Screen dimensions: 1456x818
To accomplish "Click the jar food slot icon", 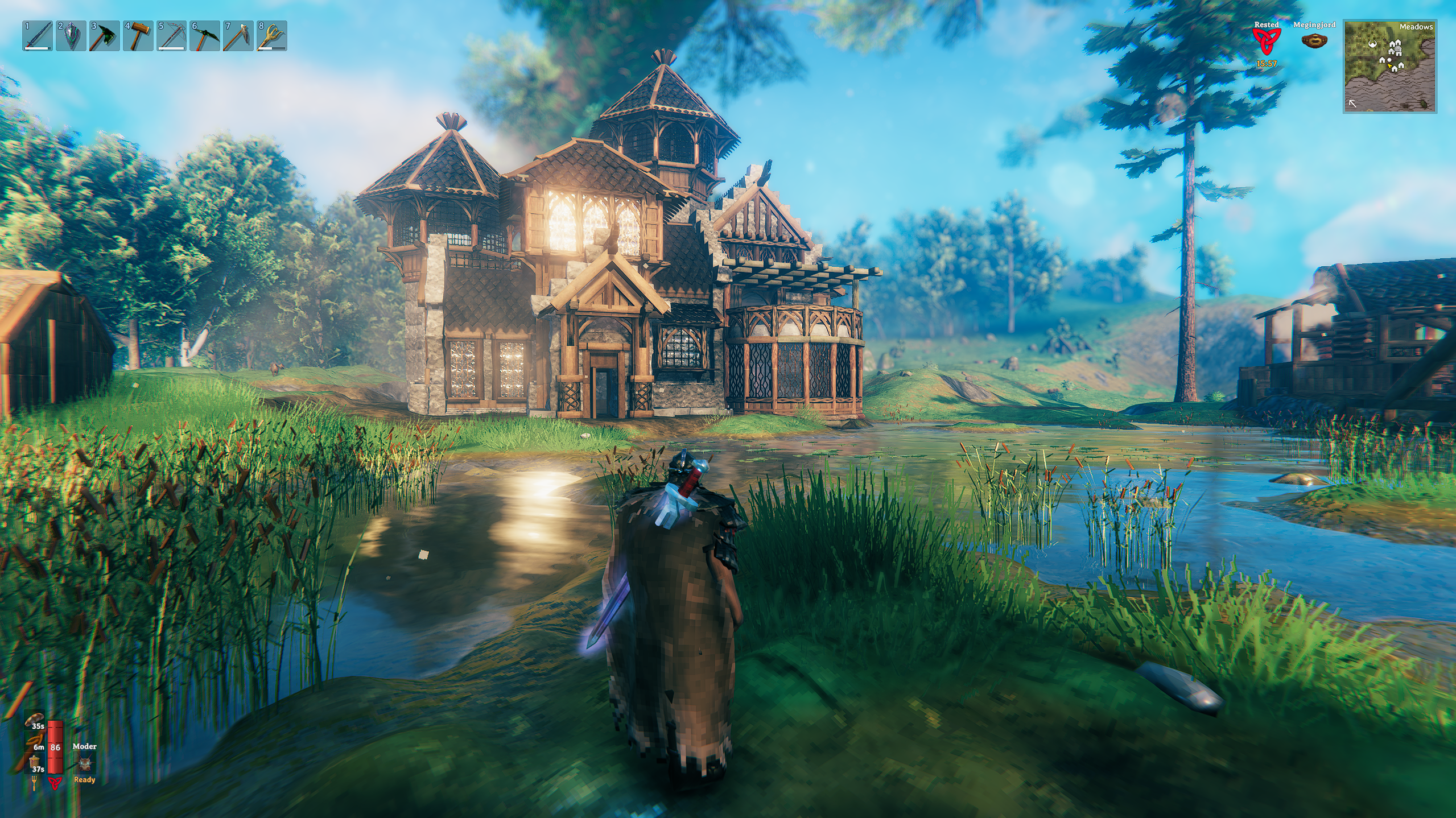I will click(x=35, y=762).
